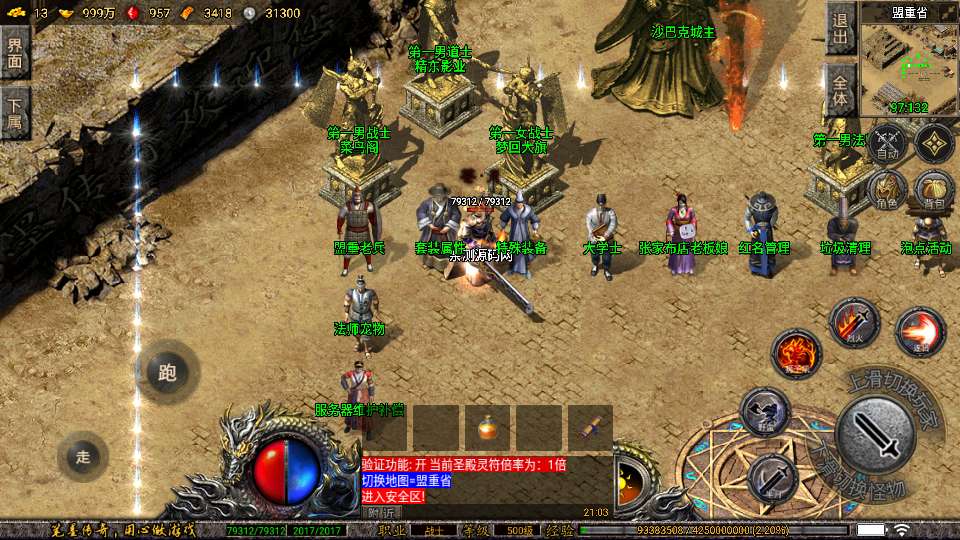The height and width of the screenshot is (540, 960).
Task: Use the orange potion hotbar slot
Action: (487, 427)
